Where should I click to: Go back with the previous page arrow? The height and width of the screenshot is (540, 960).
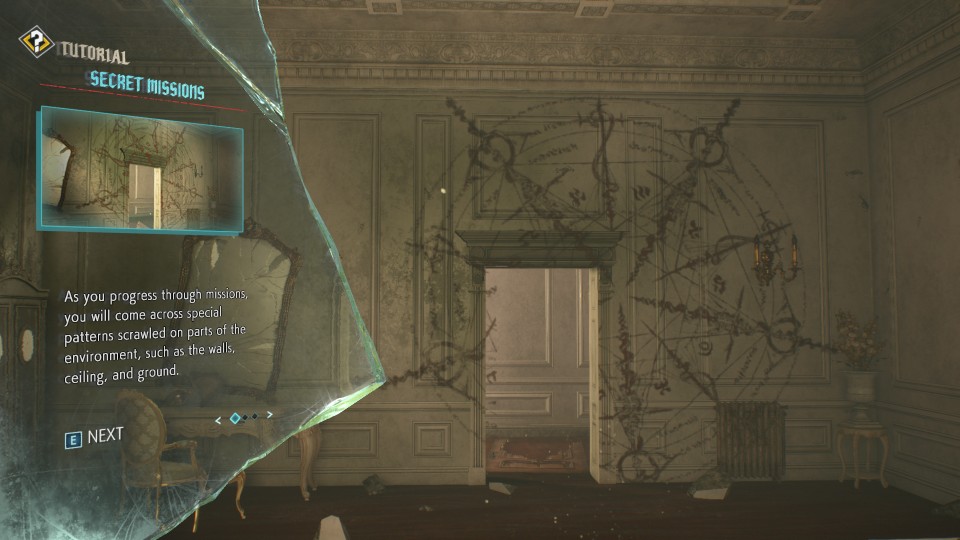pos(219,418)
